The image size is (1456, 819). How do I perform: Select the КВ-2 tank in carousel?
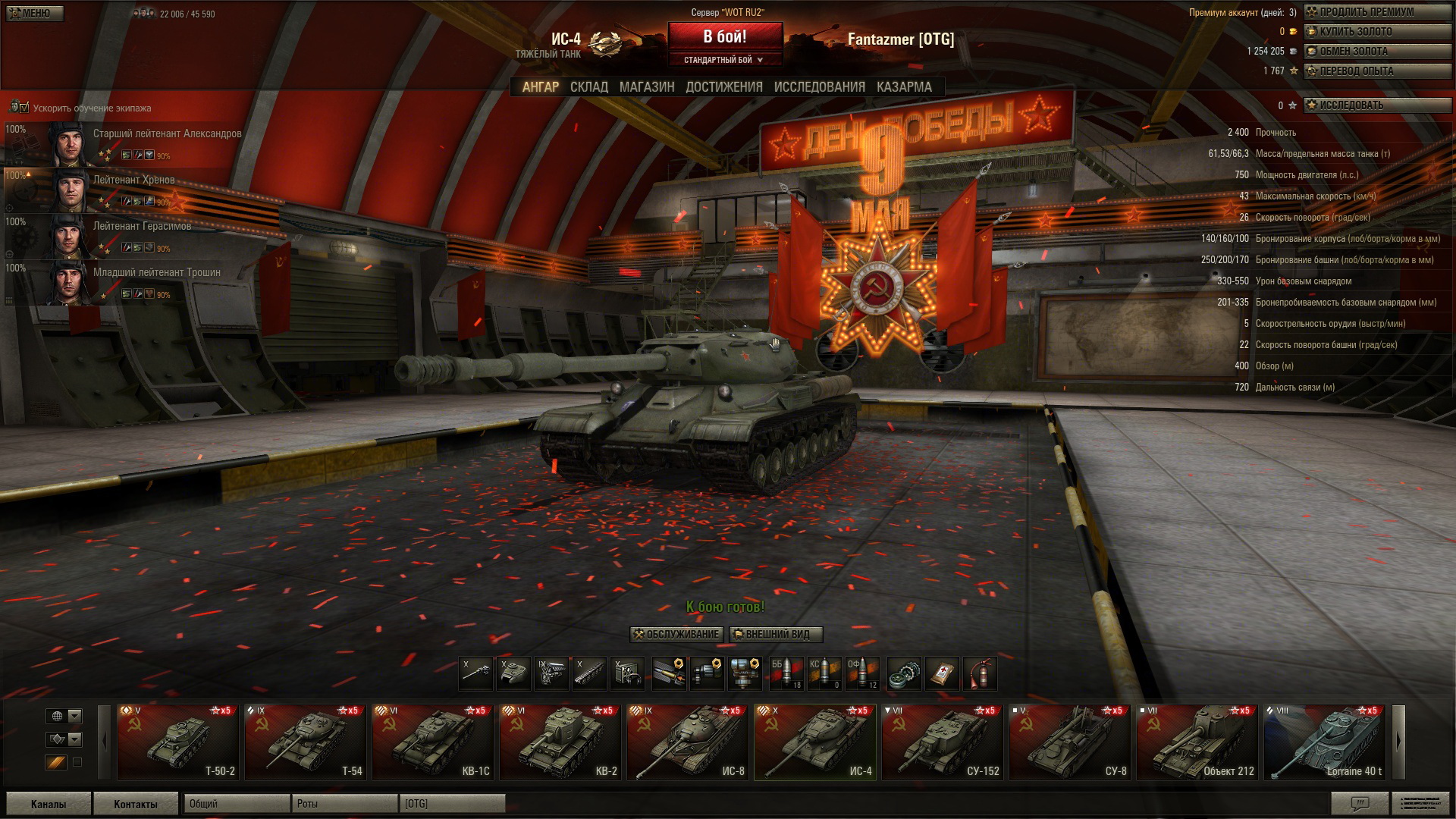click(560, 742)
